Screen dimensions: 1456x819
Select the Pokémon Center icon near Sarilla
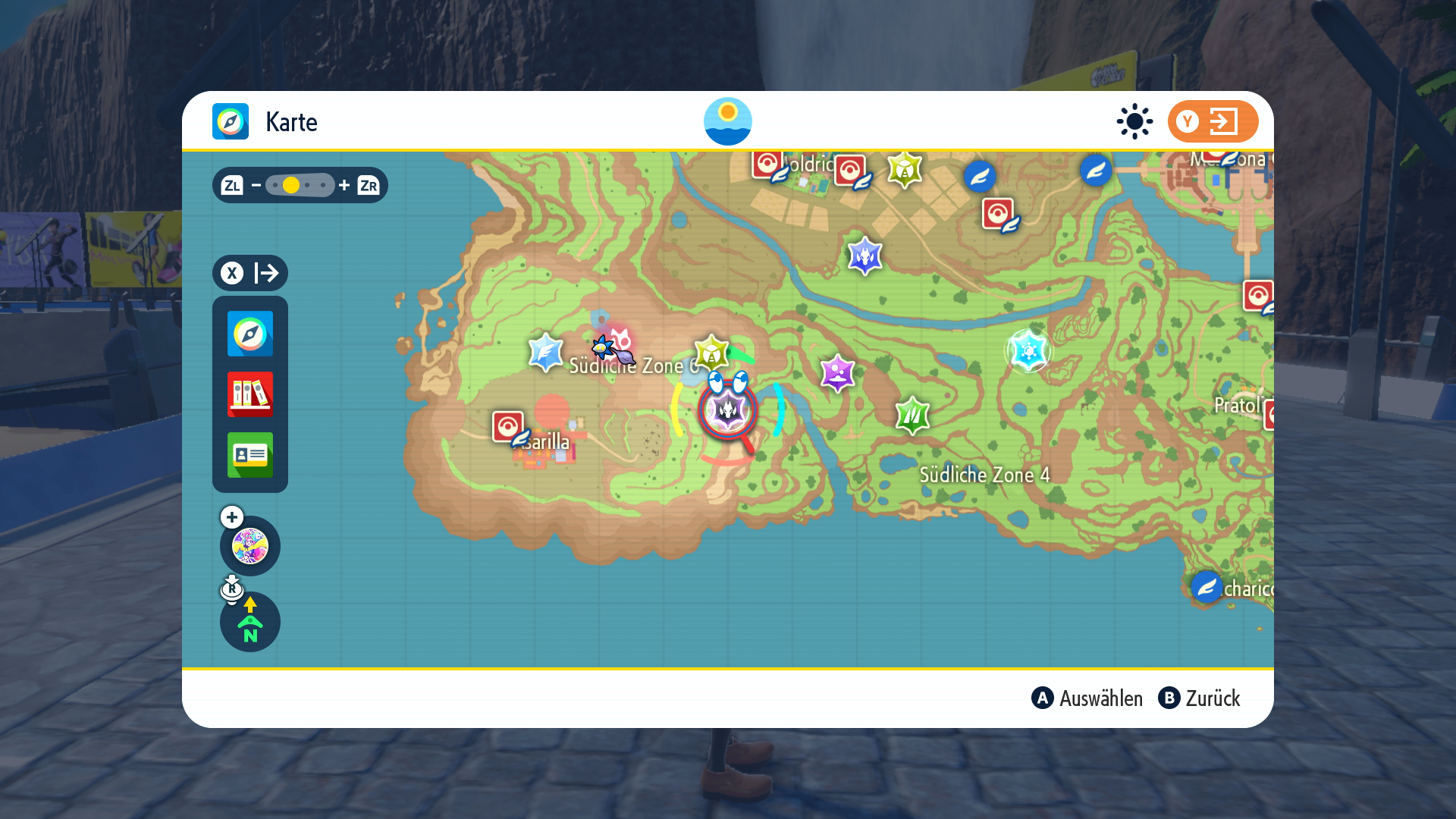click(x=509, y=427)
